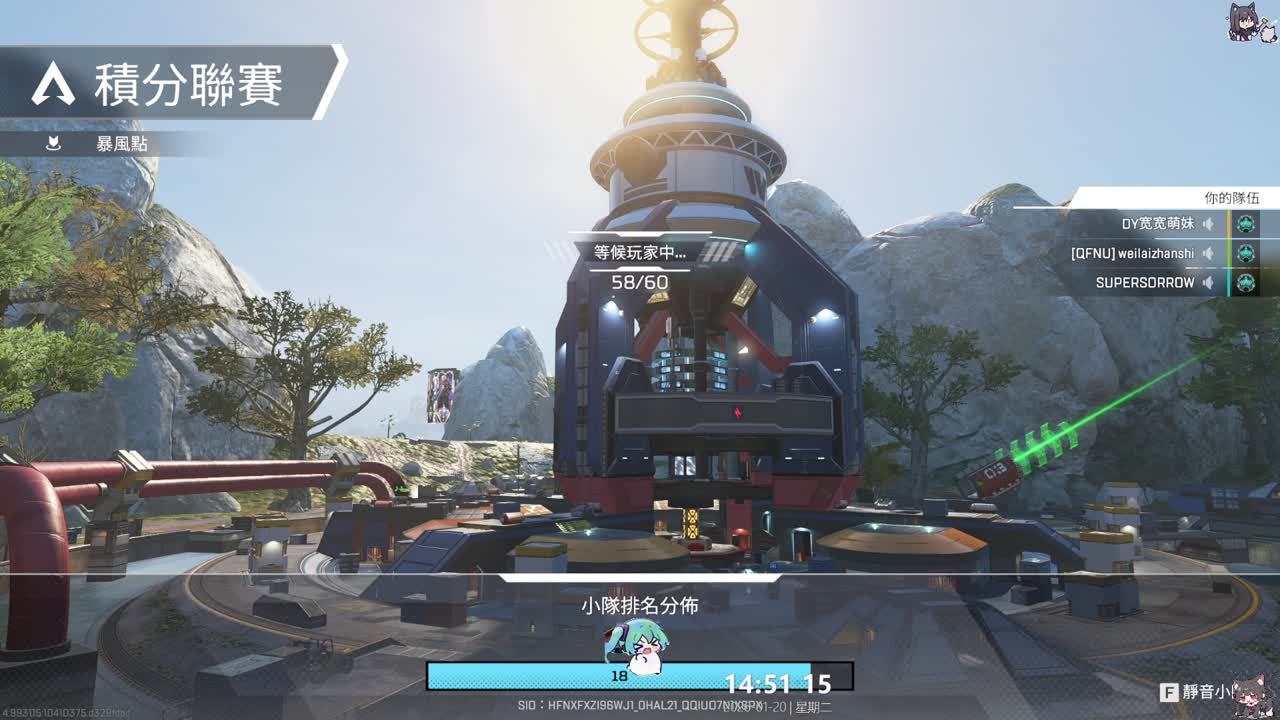Click the cat-girl streamer avatar overlay

[1251, 22]
